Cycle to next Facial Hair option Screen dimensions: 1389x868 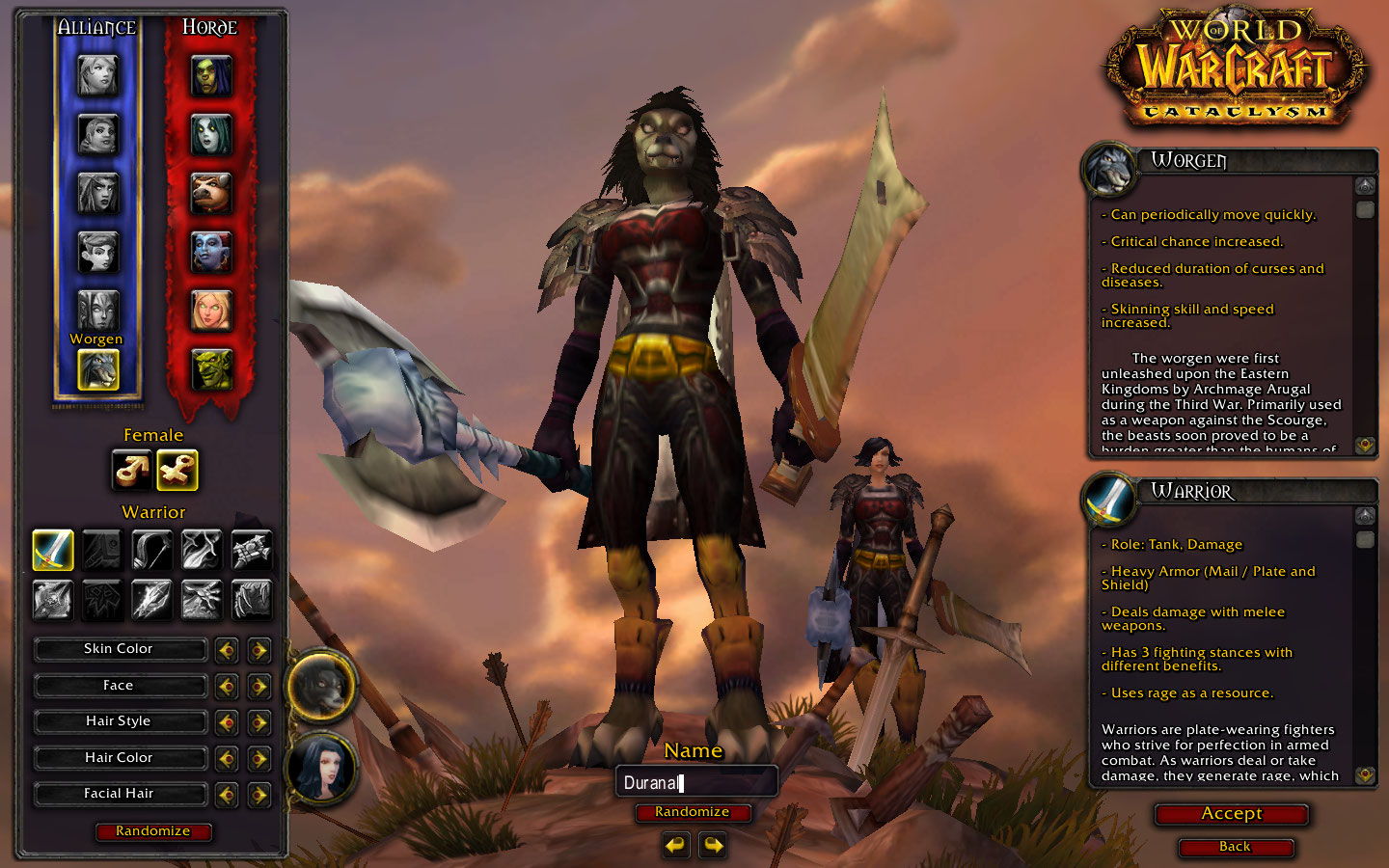(259, 795)
